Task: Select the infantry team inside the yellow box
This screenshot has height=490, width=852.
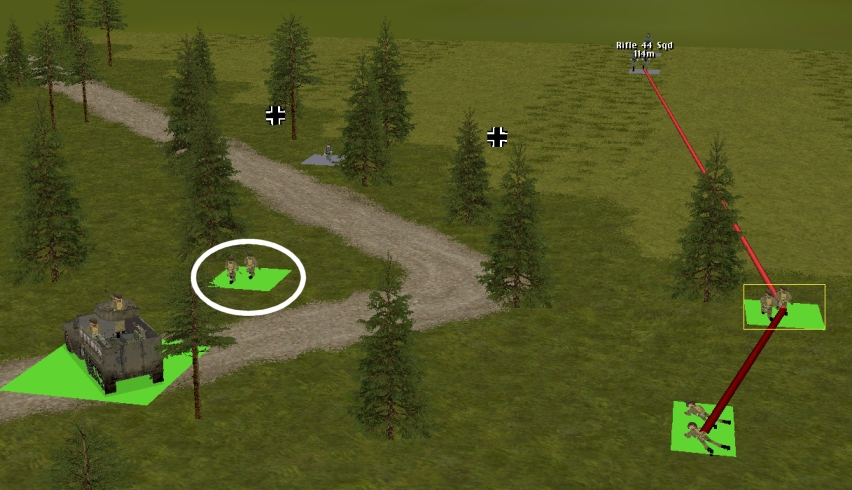Action: (x=777, y=303)
